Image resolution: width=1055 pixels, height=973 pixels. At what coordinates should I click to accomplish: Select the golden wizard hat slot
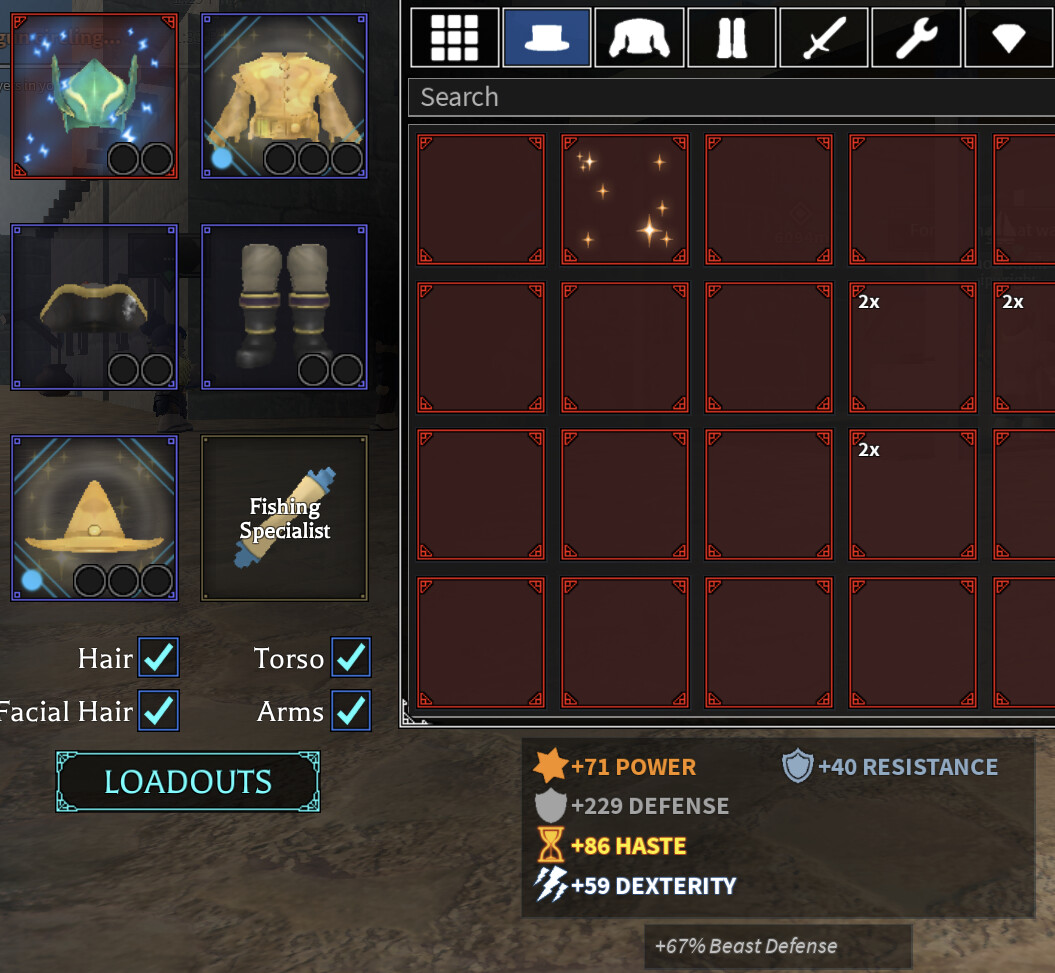(94, 518)
